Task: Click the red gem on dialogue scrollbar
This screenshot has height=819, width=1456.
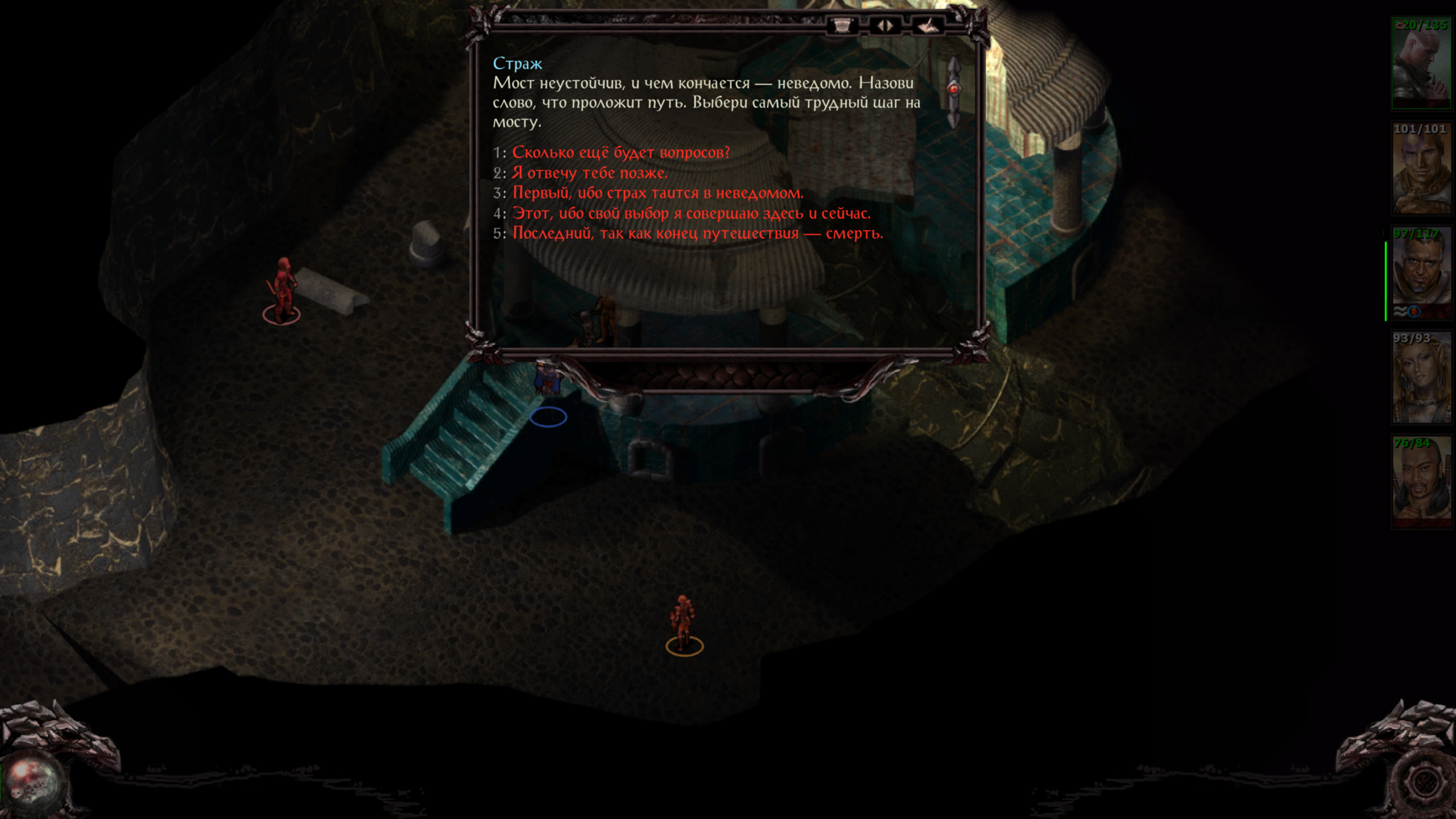Action: pos(954,89)
